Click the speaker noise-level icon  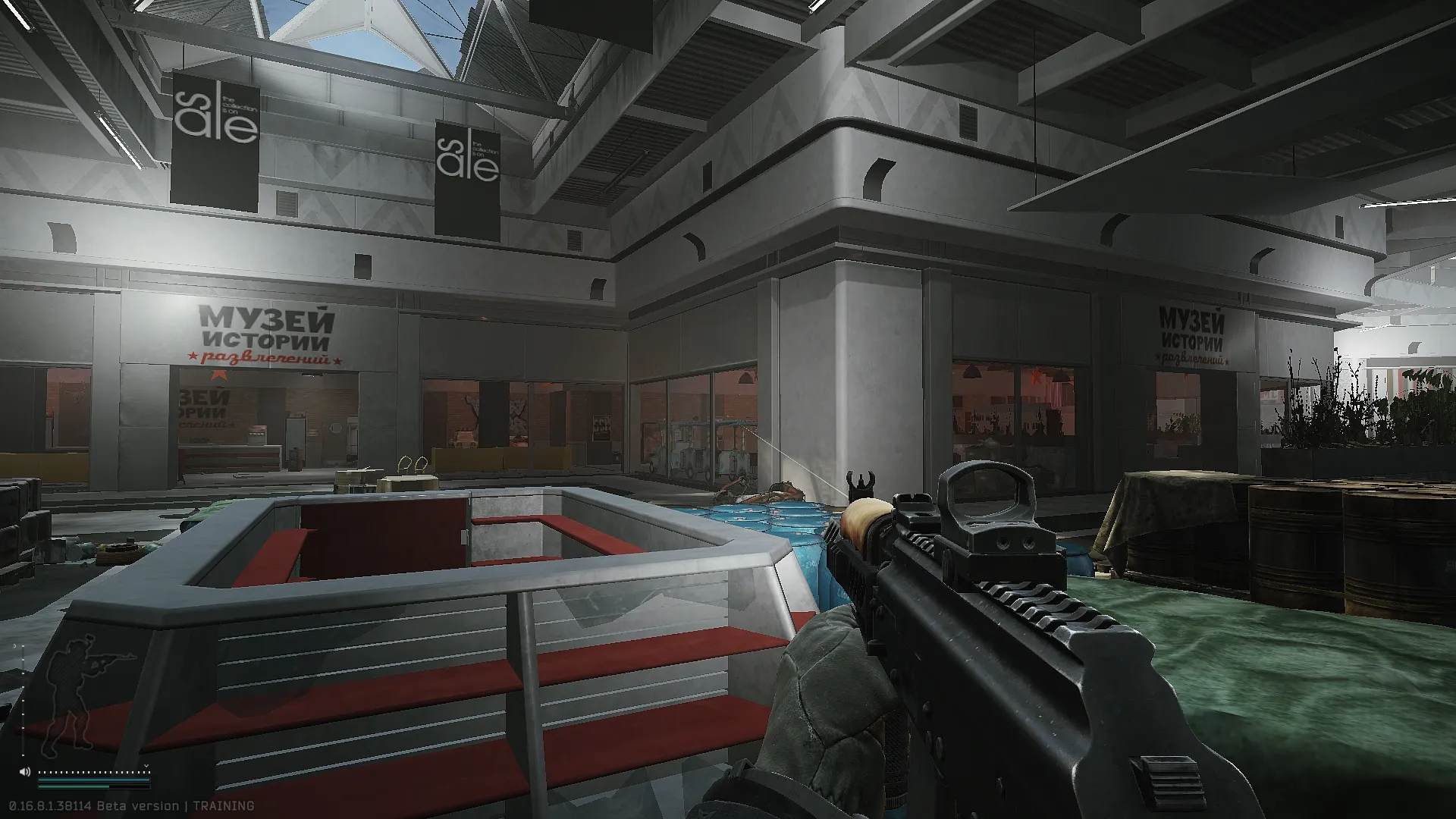(25, 772)
